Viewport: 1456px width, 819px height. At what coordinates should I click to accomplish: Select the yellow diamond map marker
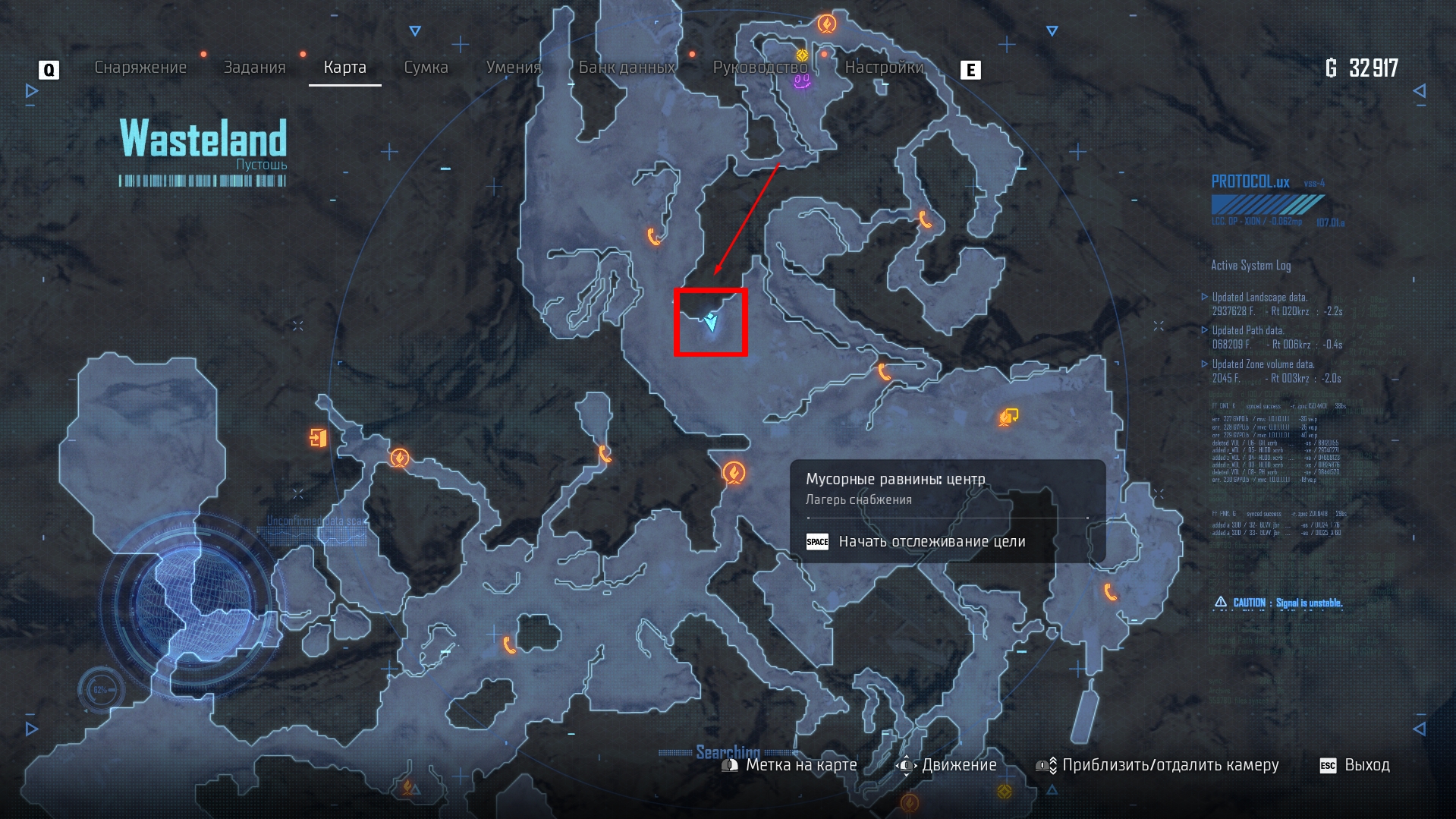[x=802, y=55]
